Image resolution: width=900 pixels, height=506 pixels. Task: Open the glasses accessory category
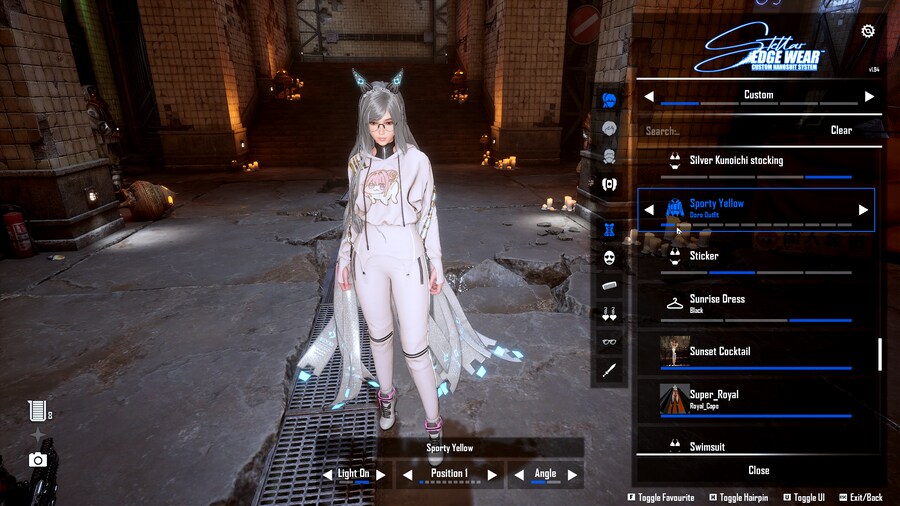[x=609, y=342]
